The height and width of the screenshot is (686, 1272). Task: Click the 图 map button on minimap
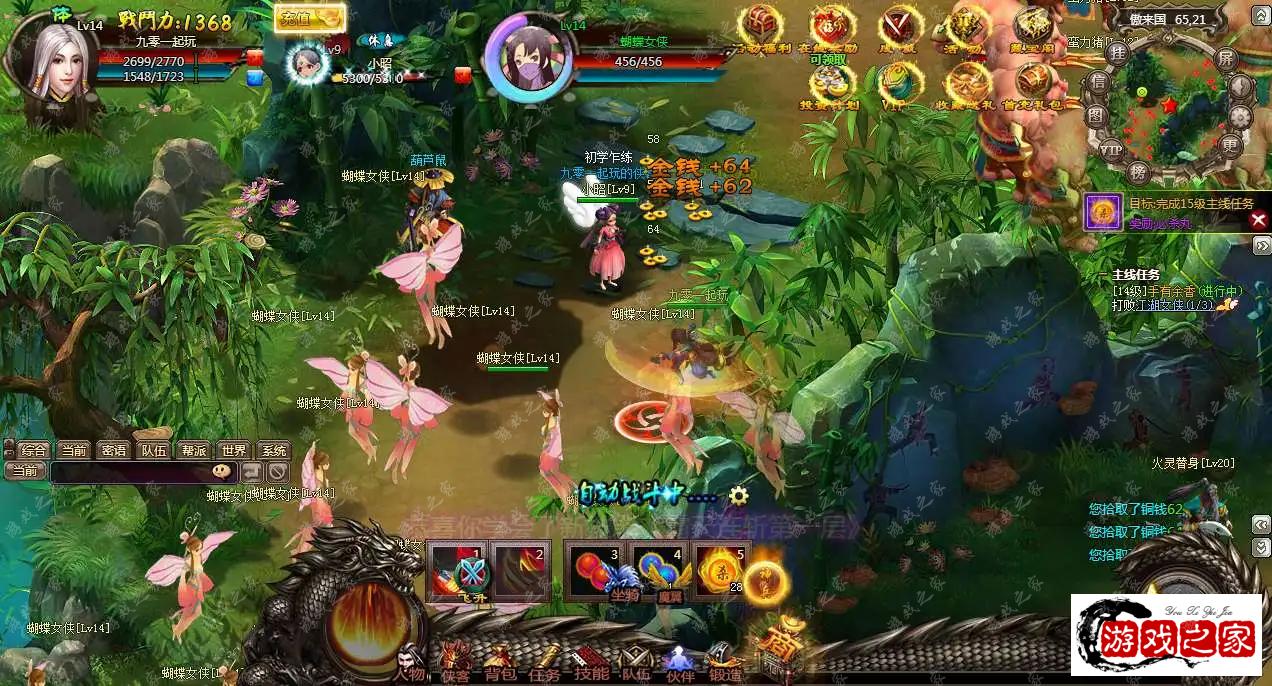pos(1097,115)
